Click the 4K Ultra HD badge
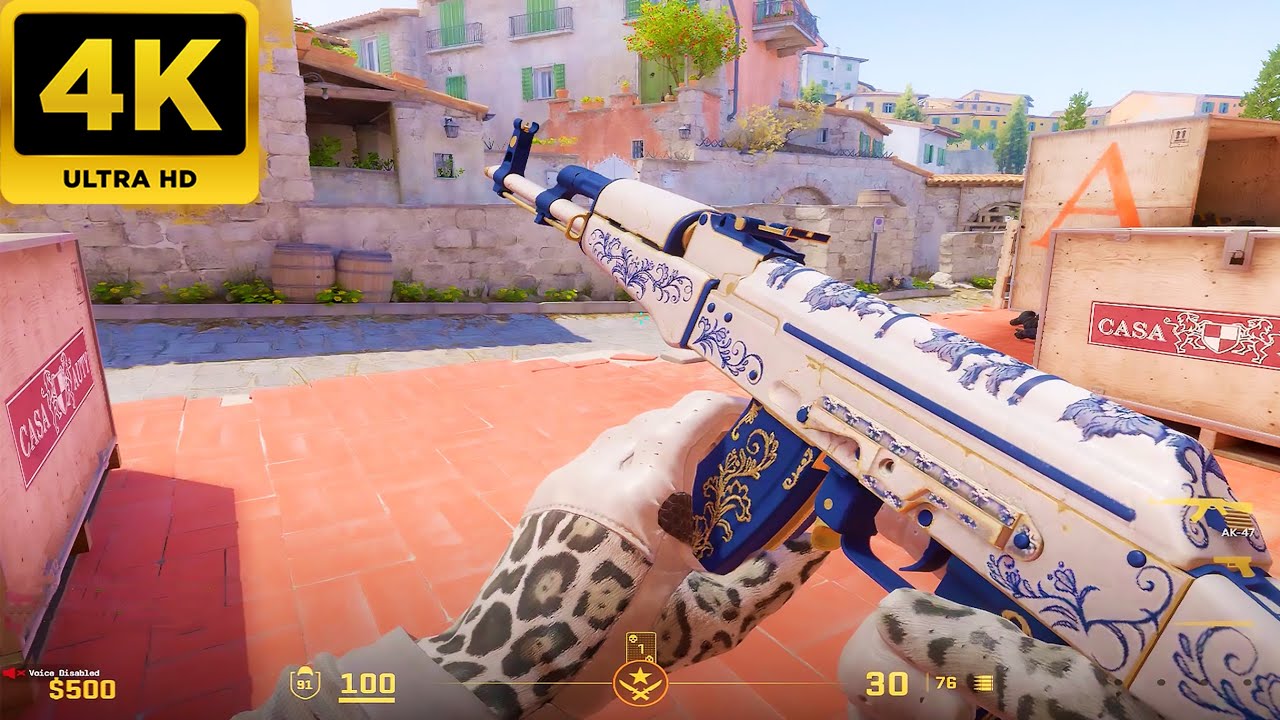1280x720 pixels. tap(130, 100)
